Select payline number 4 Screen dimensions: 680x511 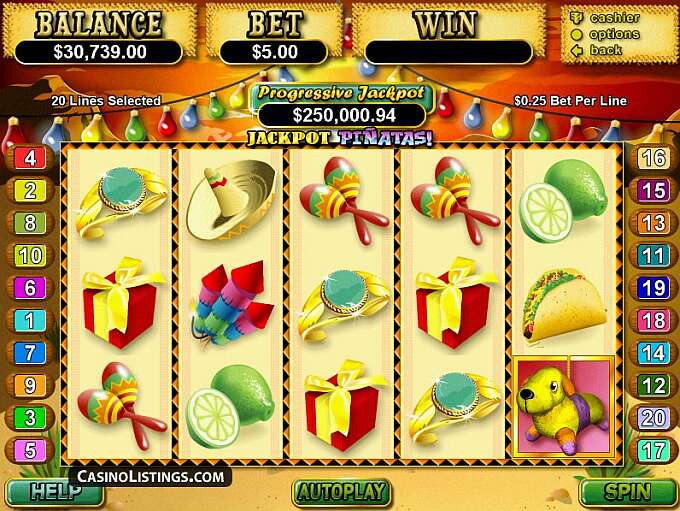30,158
